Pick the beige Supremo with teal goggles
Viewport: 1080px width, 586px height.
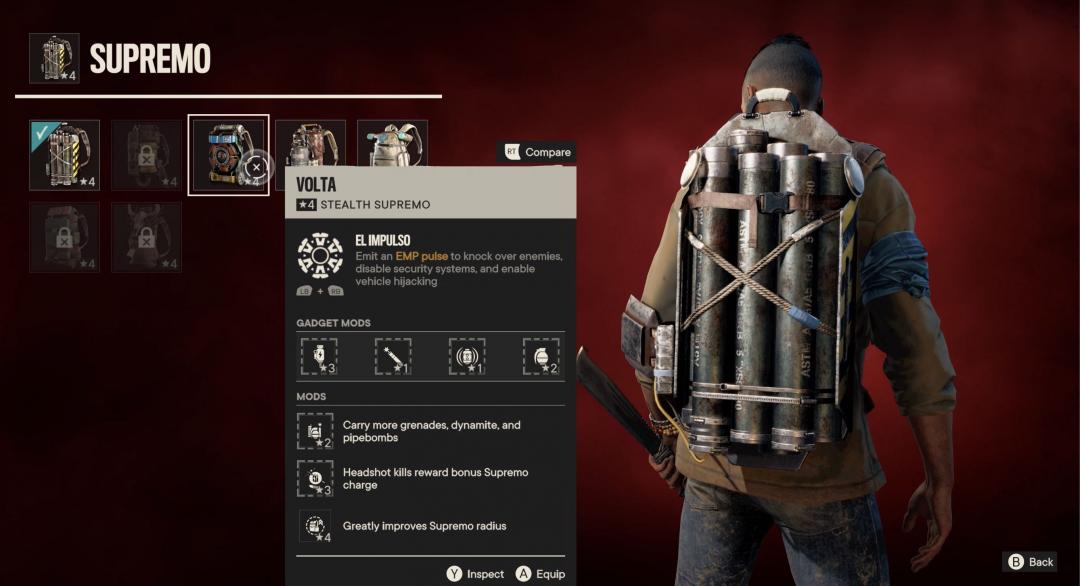pyautogui.click(x=392, y=146)
